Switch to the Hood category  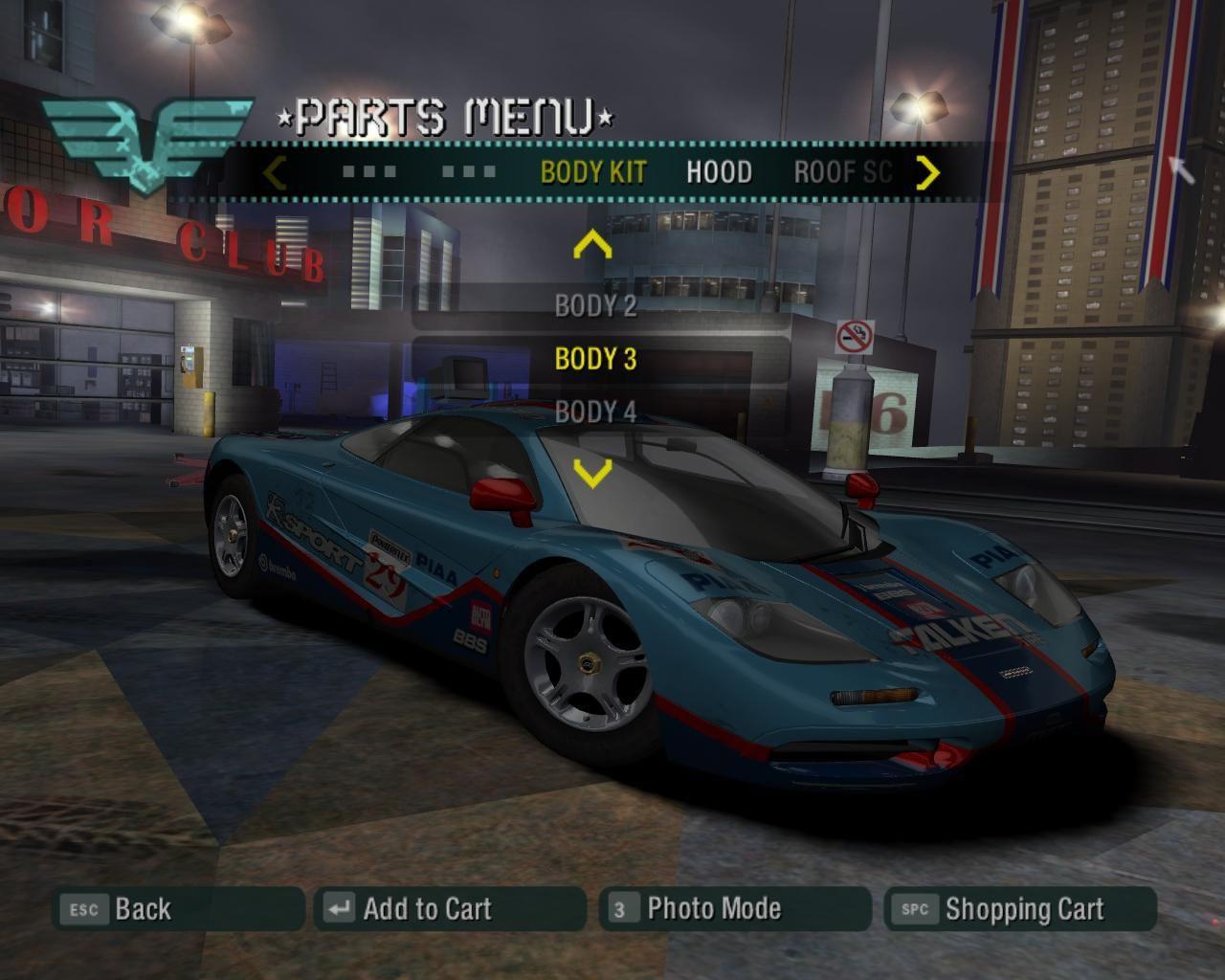pos(719,172)
